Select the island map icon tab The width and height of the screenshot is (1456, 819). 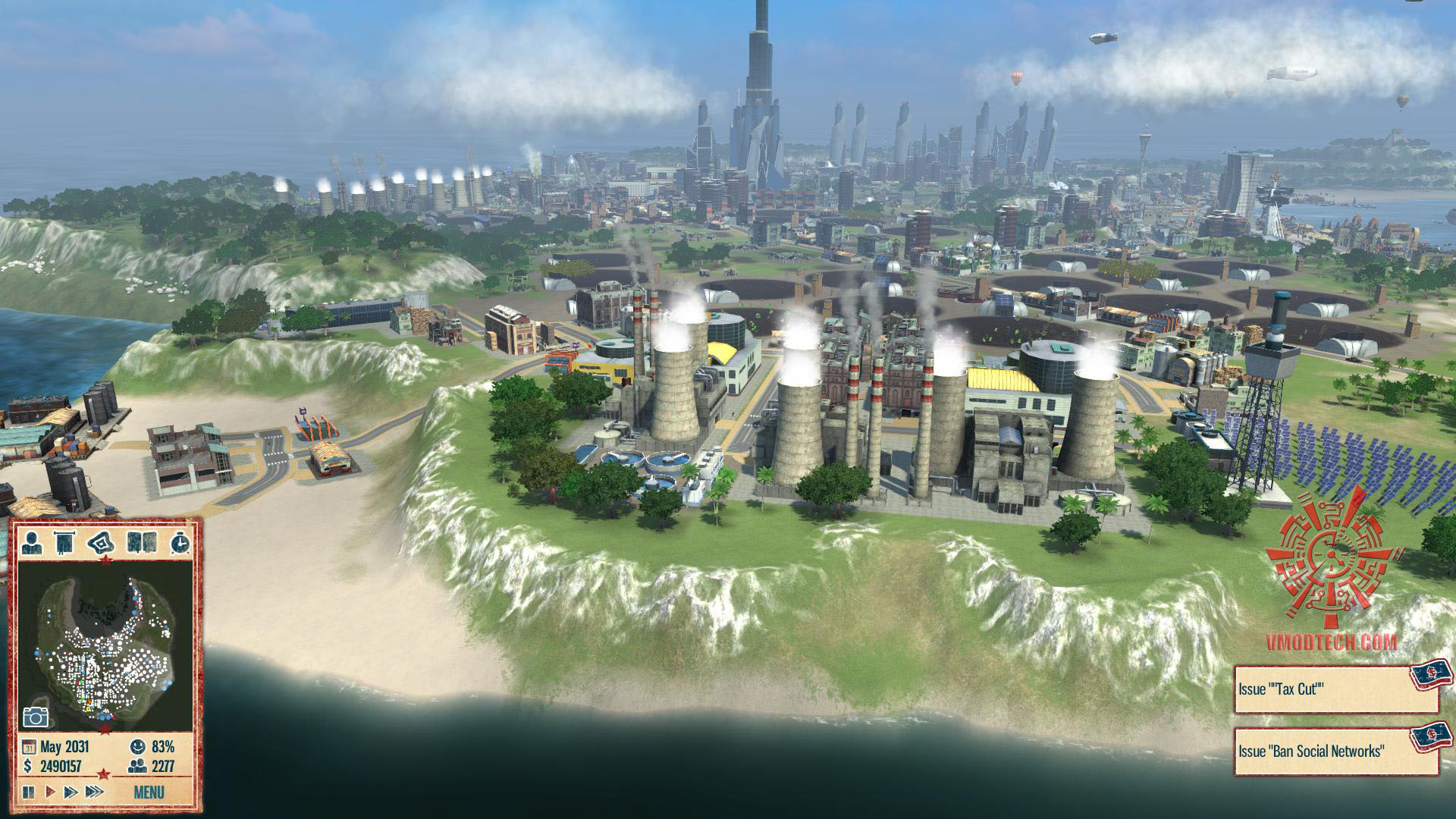click(101, 543)
